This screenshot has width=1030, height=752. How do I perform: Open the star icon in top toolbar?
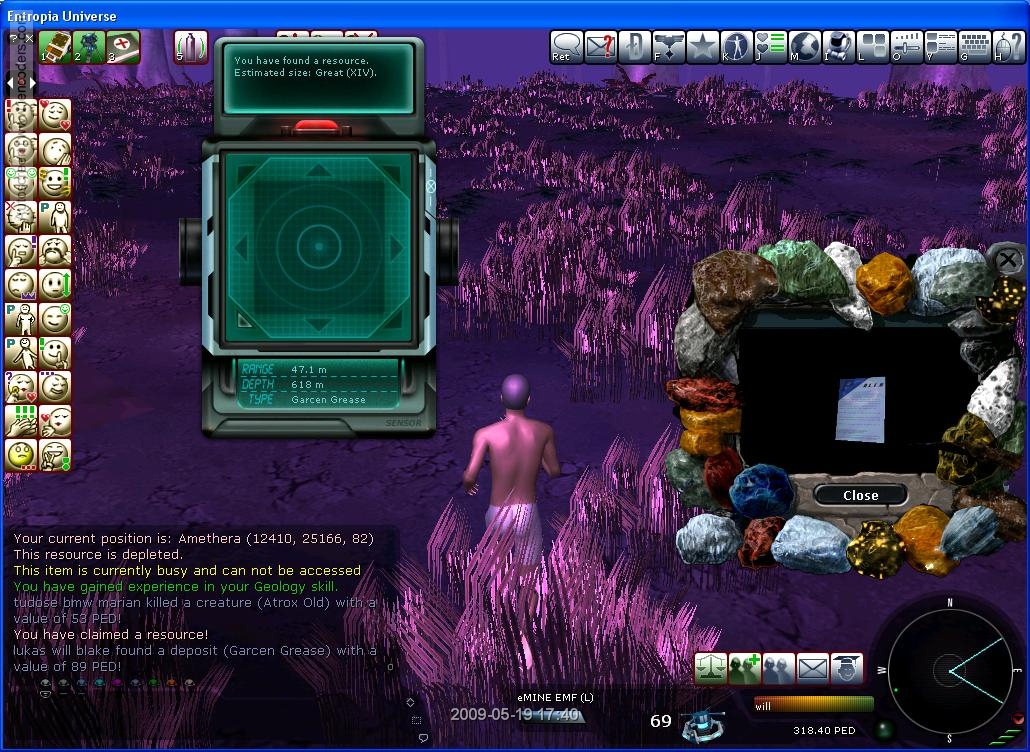(x=703, y=47)
